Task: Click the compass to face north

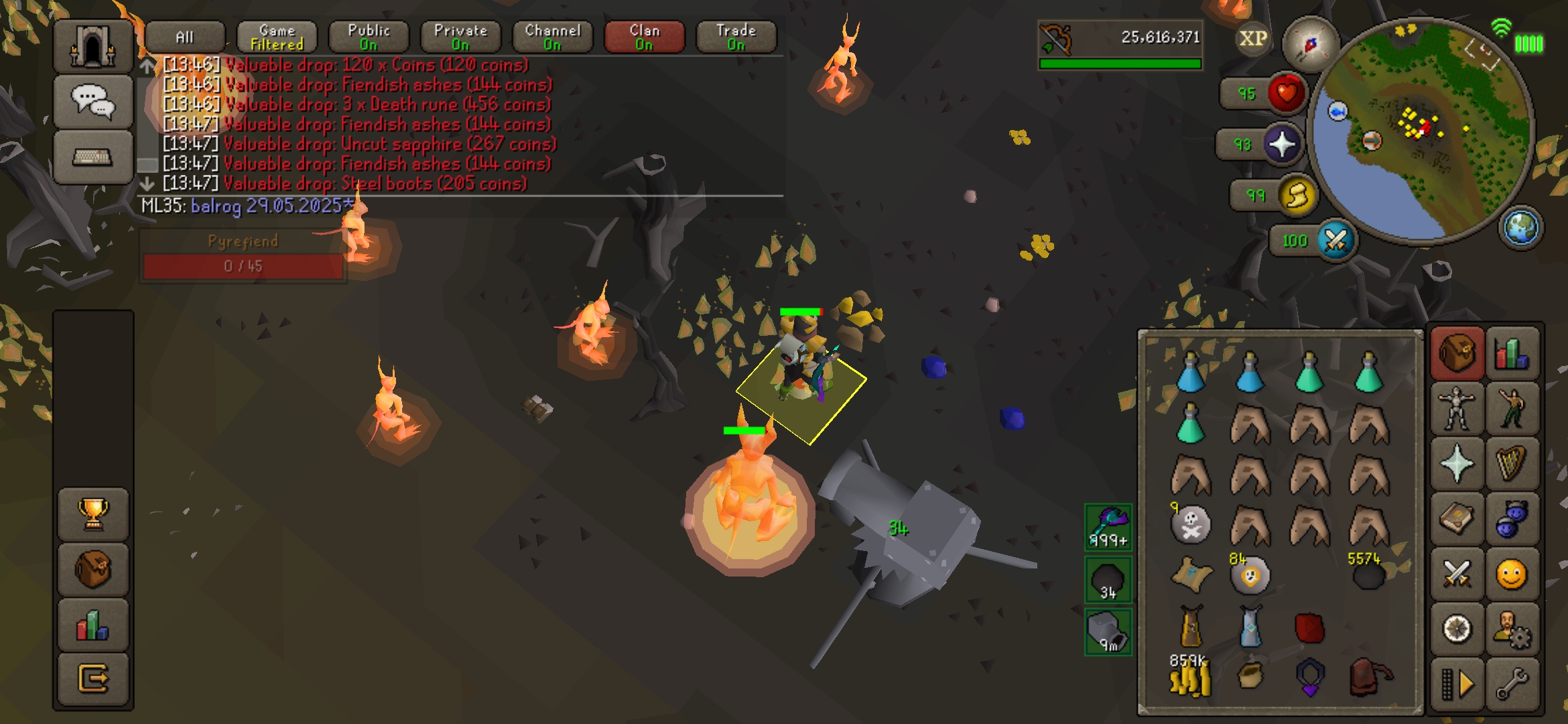Action: (1309, 45)
